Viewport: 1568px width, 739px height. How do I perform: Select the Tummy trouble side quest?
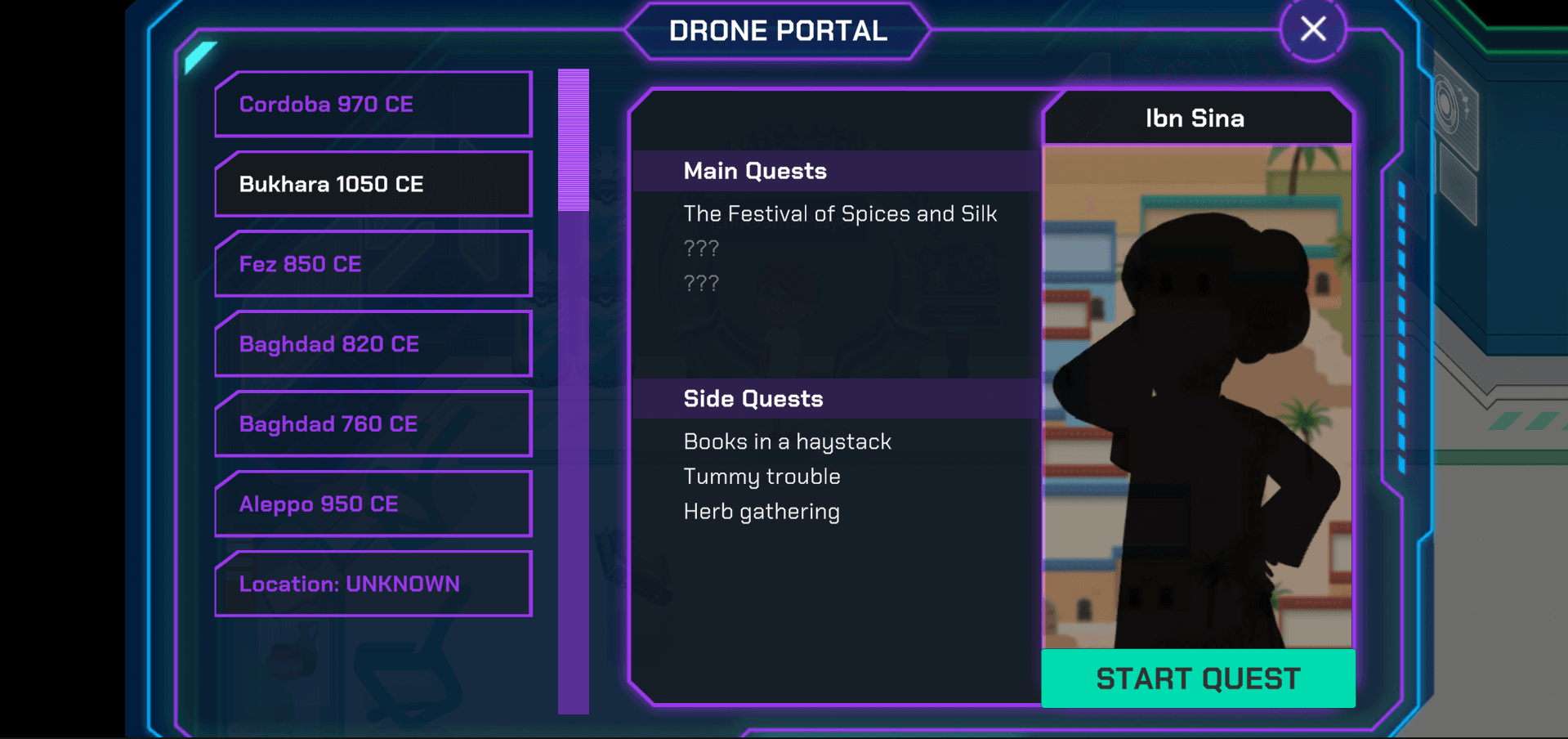(762, 477)
